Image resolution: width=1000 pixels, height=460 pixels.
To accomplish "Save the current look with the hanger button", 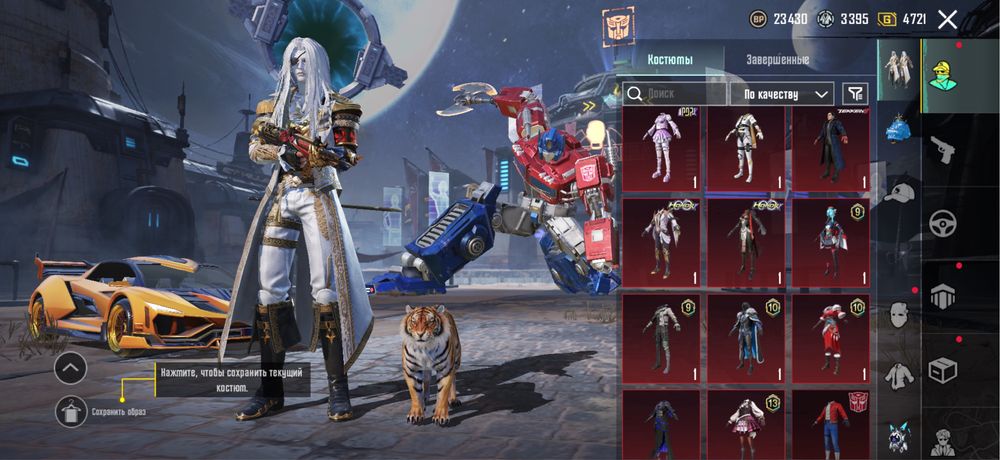I will coord(70,411).
